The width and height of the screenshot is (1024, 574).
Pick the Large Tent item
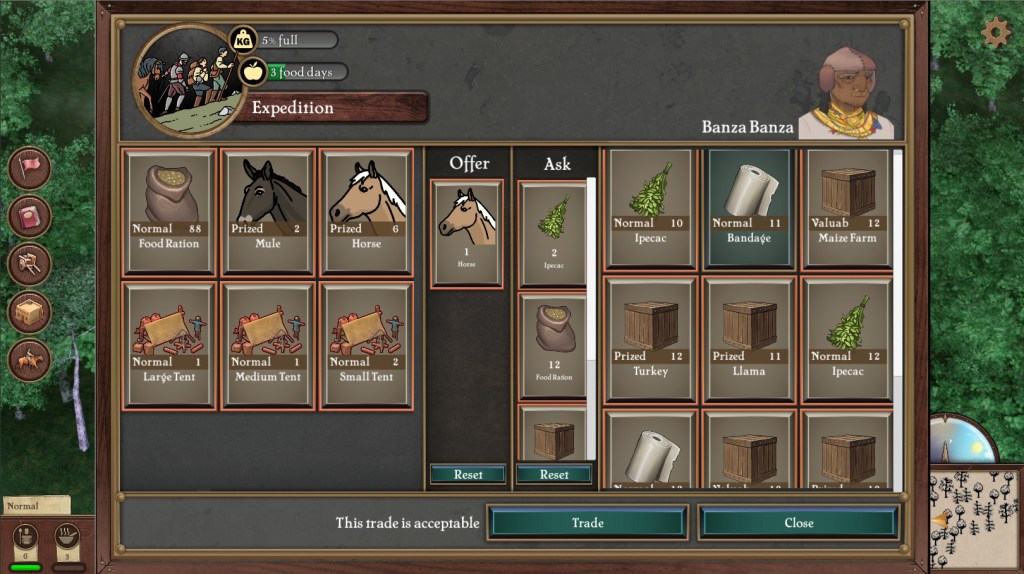tap(168, 345)
